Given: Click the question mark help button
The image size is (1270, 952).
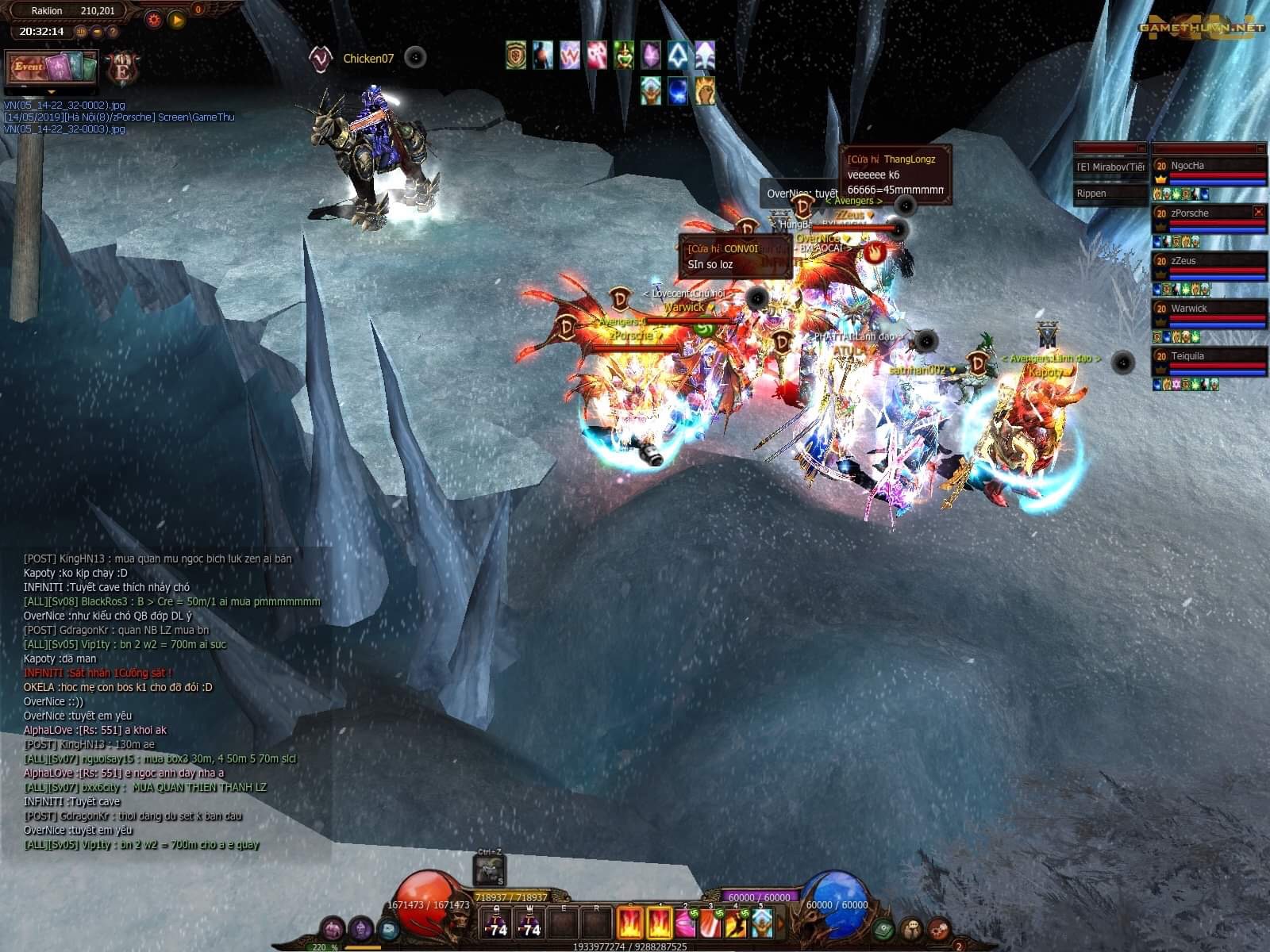Looking at the screenshot, I should click(113, 32).
